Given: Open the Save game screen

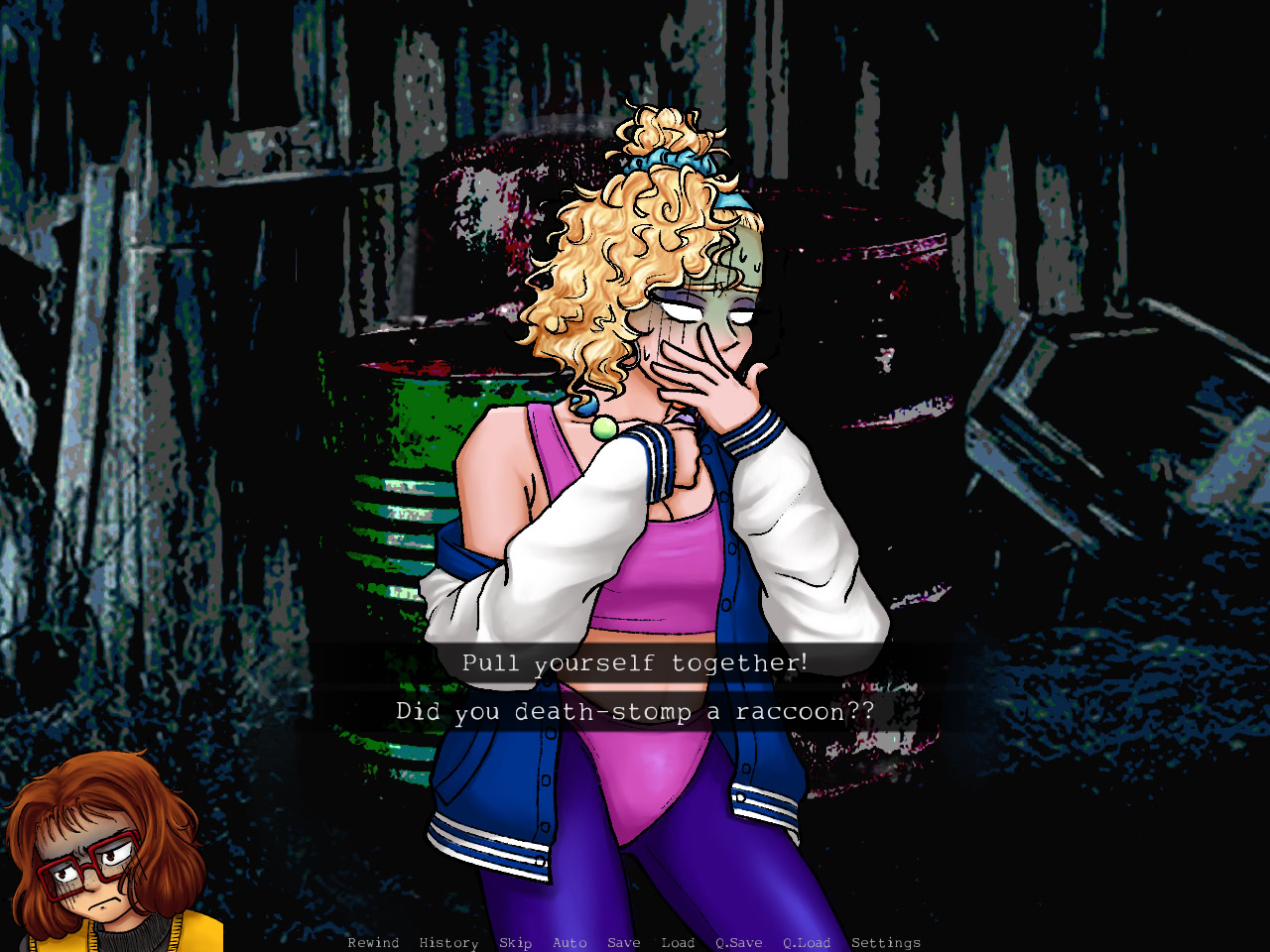Looking at the screenshot, I should point(623,943).
